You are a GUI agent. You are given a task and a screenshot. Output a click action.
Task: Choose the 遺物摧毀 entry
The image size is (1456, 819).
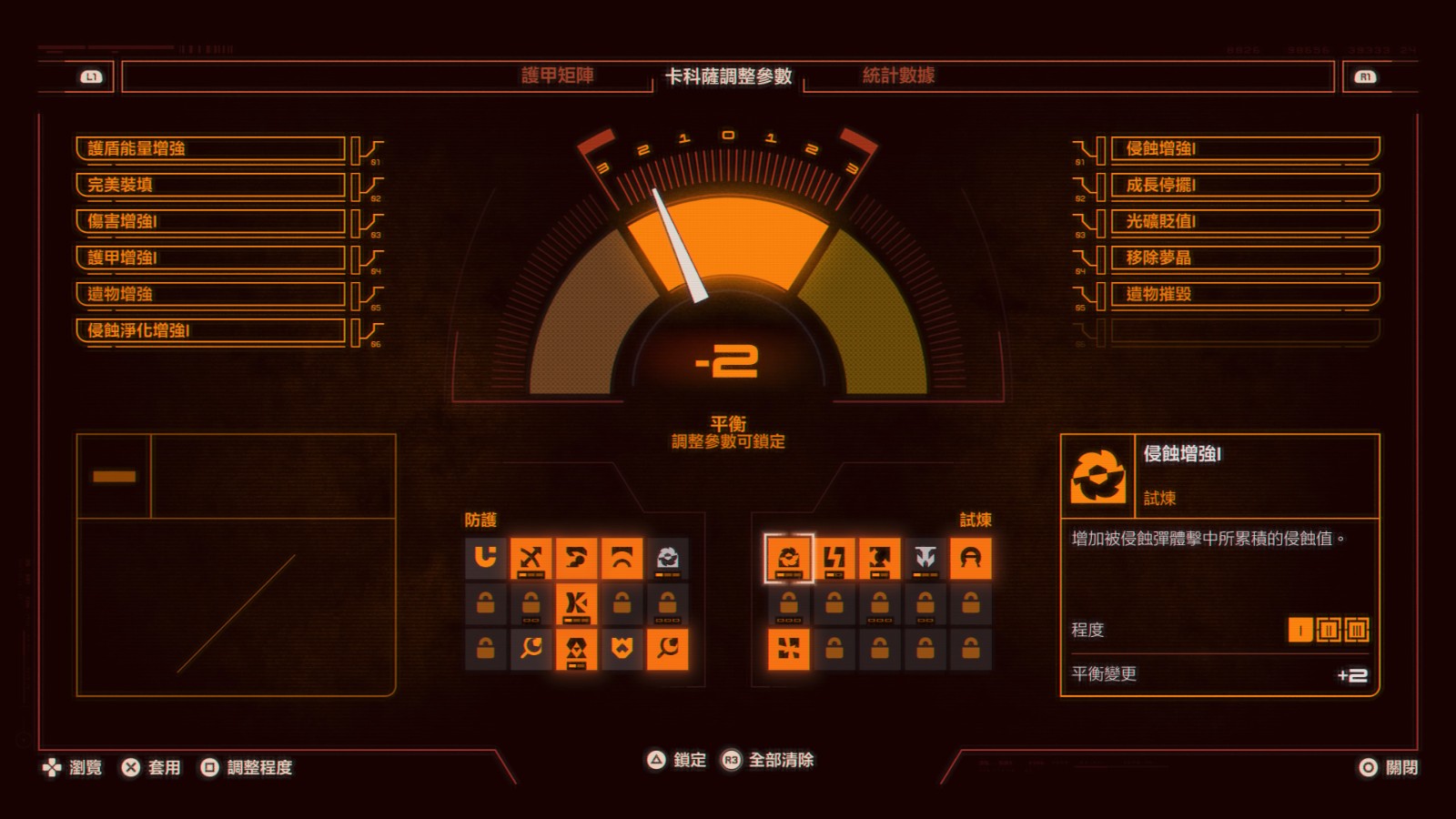[1244, 294]
